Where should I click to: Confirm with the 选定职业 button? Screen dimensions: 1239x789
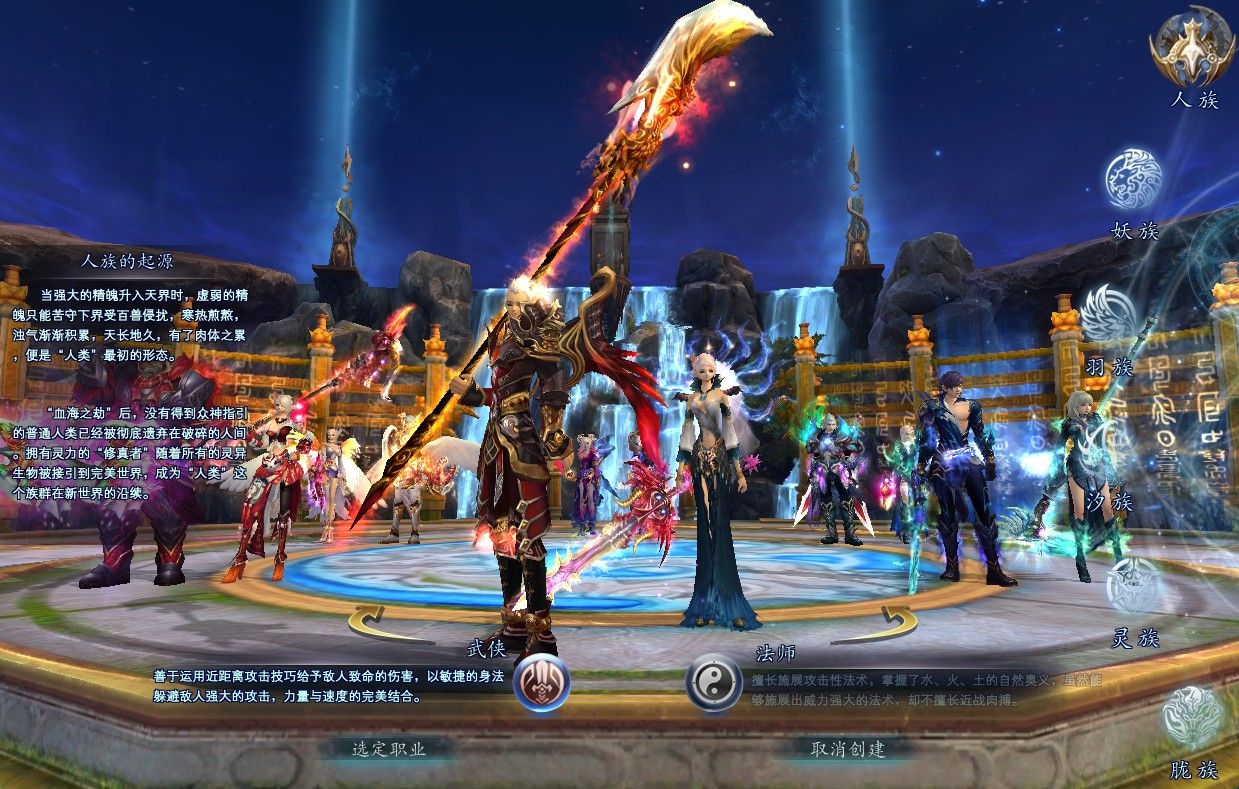[389, 748]
